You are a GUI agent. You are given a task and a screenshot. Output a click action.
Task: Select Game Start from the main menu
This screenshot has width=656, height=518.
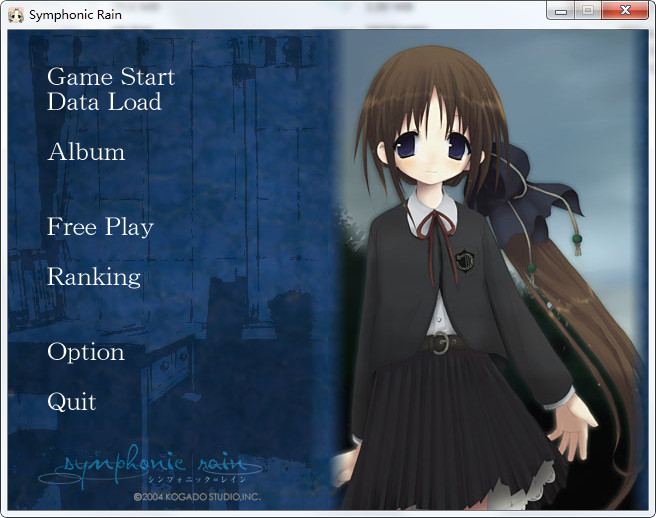click(x=110, y=77)
